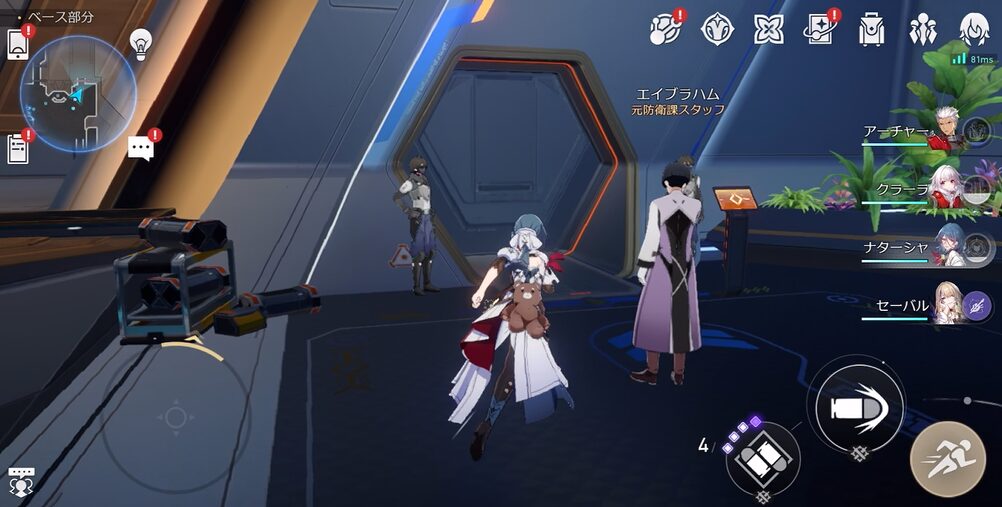The width and height of the screenshot is (1002, 507).
Task: Open the star card warp icon
Action: pos(819,29)
